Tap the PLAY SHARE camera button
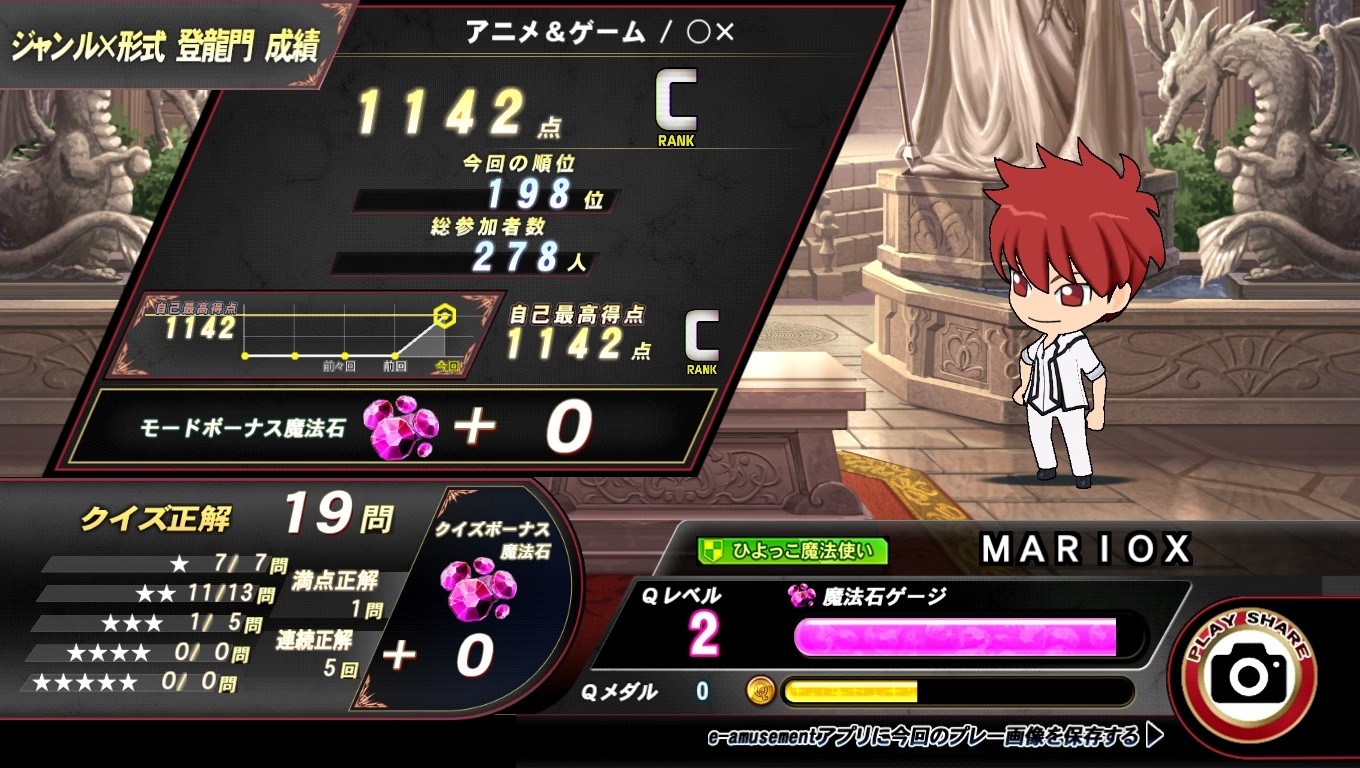The image size is (1360, 768). [x=1250, y=674]
